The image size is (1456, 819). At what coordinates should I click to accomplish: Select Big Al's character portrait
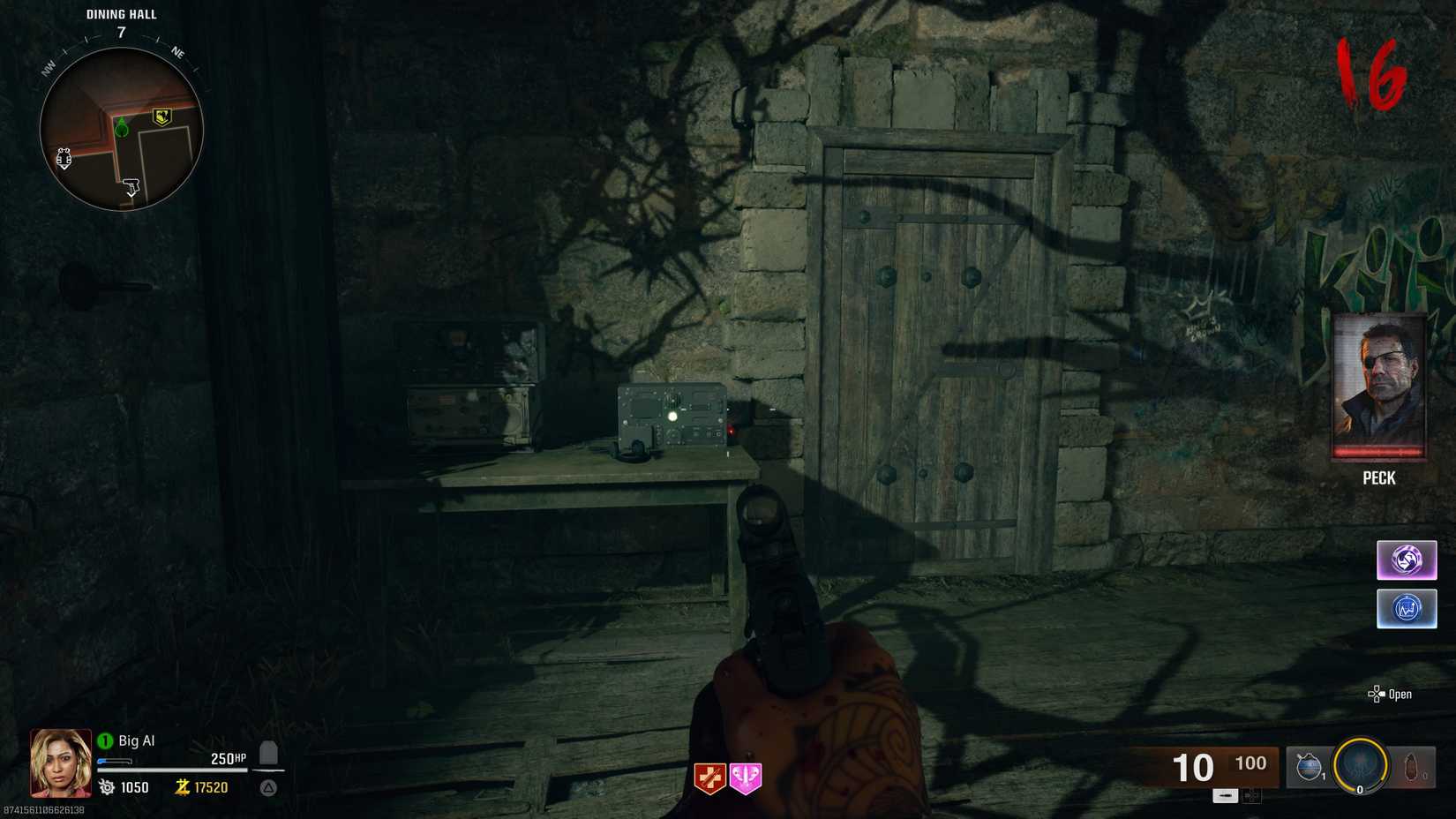tap(61, 764)
